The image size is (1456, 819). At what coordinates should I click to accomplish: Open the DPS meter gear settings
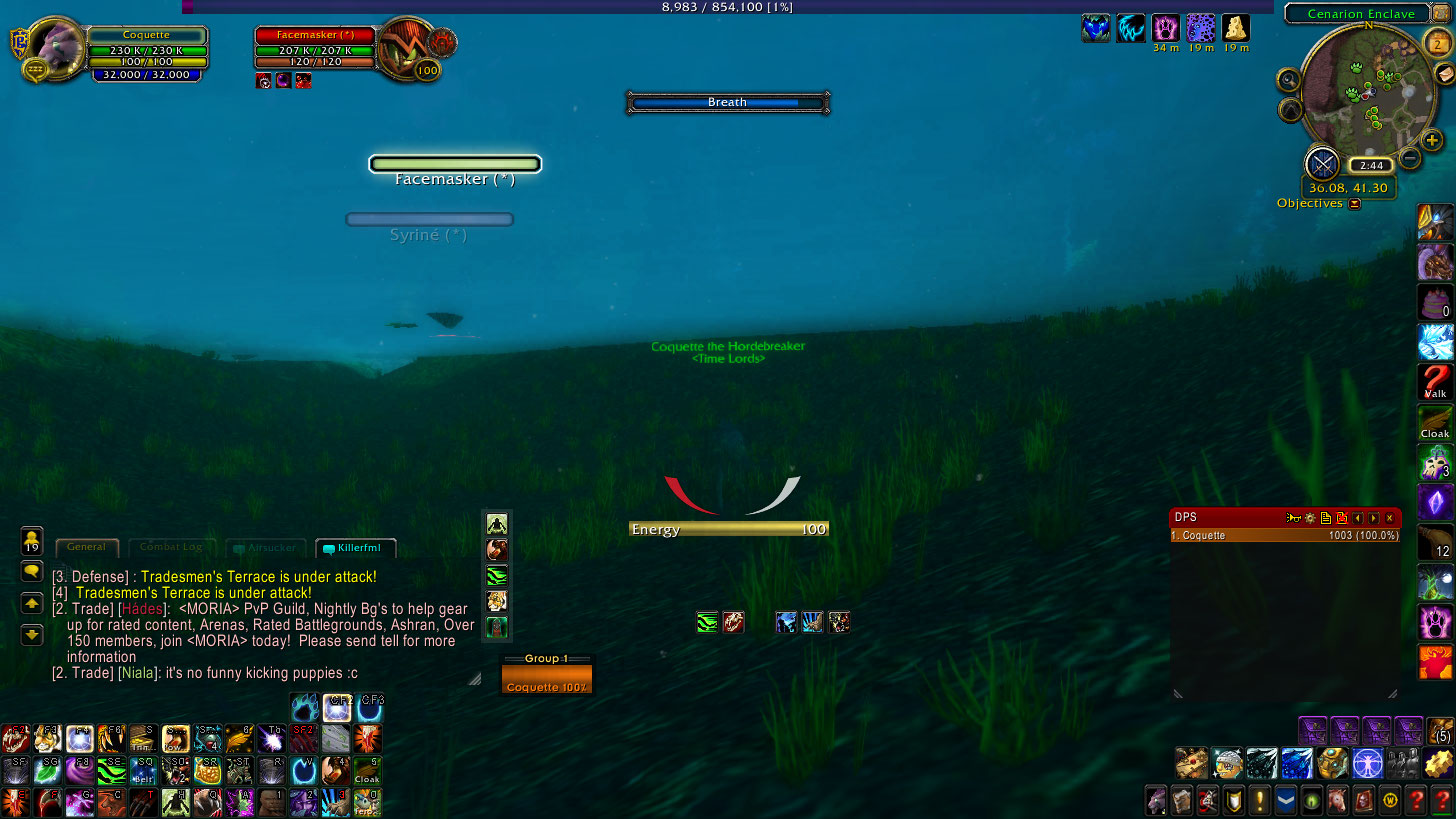coord(1309,518)
